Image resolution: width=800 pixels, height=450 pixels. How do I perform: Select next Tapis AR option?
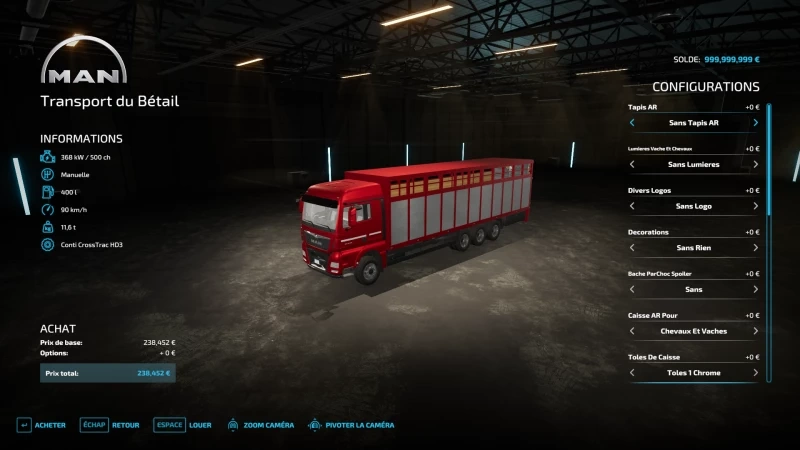point(755,123)
